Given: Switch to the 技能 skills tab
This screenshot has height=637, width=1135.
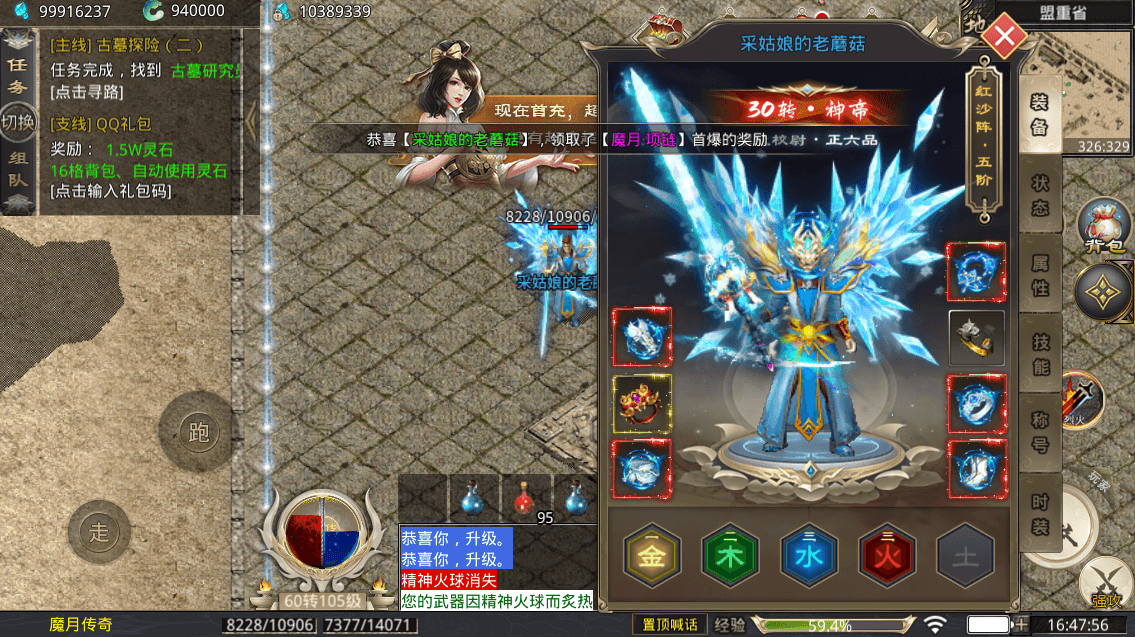Looking at the screenshot, I should (1040, 354).
